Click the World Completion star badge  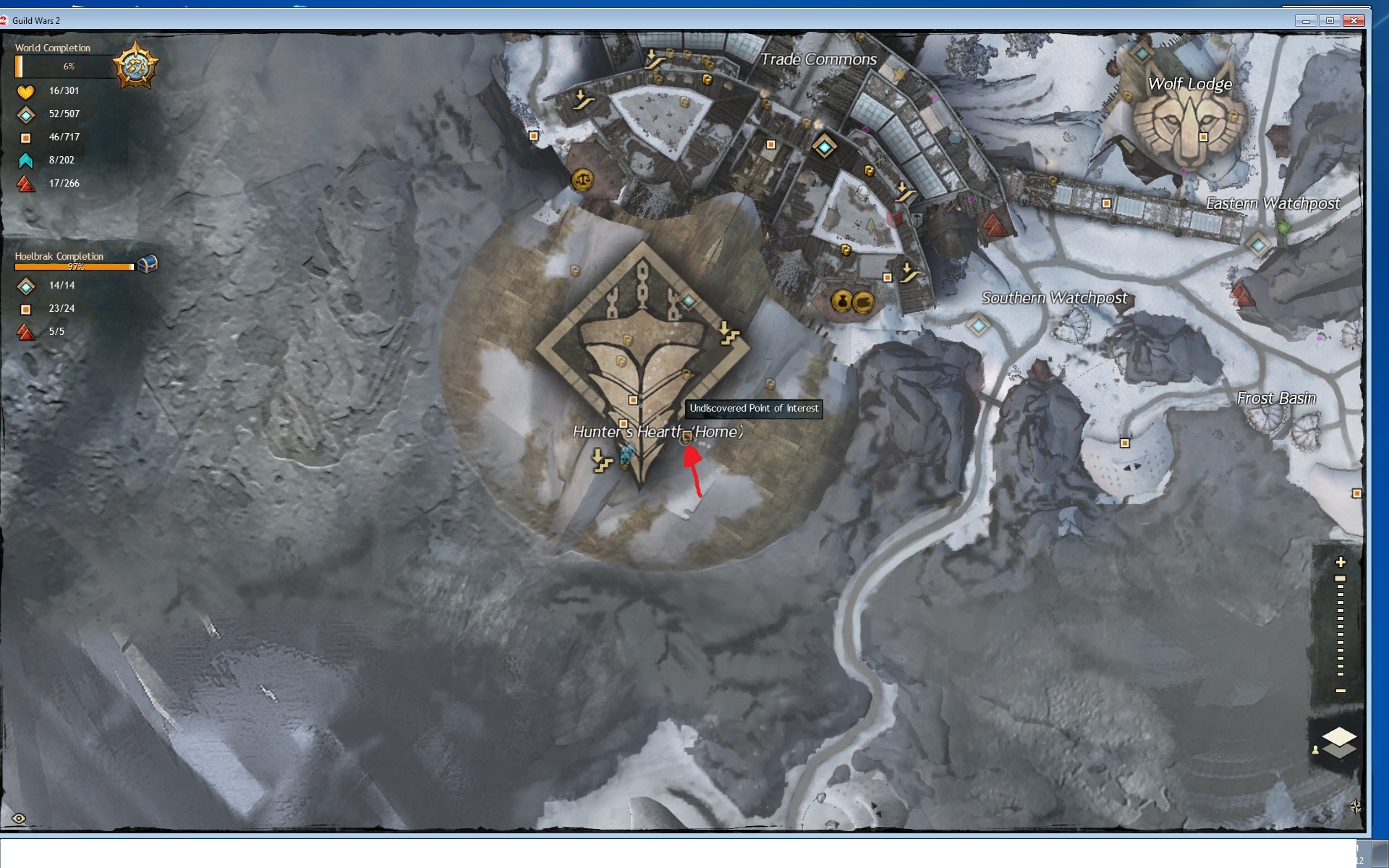[135, 66]
